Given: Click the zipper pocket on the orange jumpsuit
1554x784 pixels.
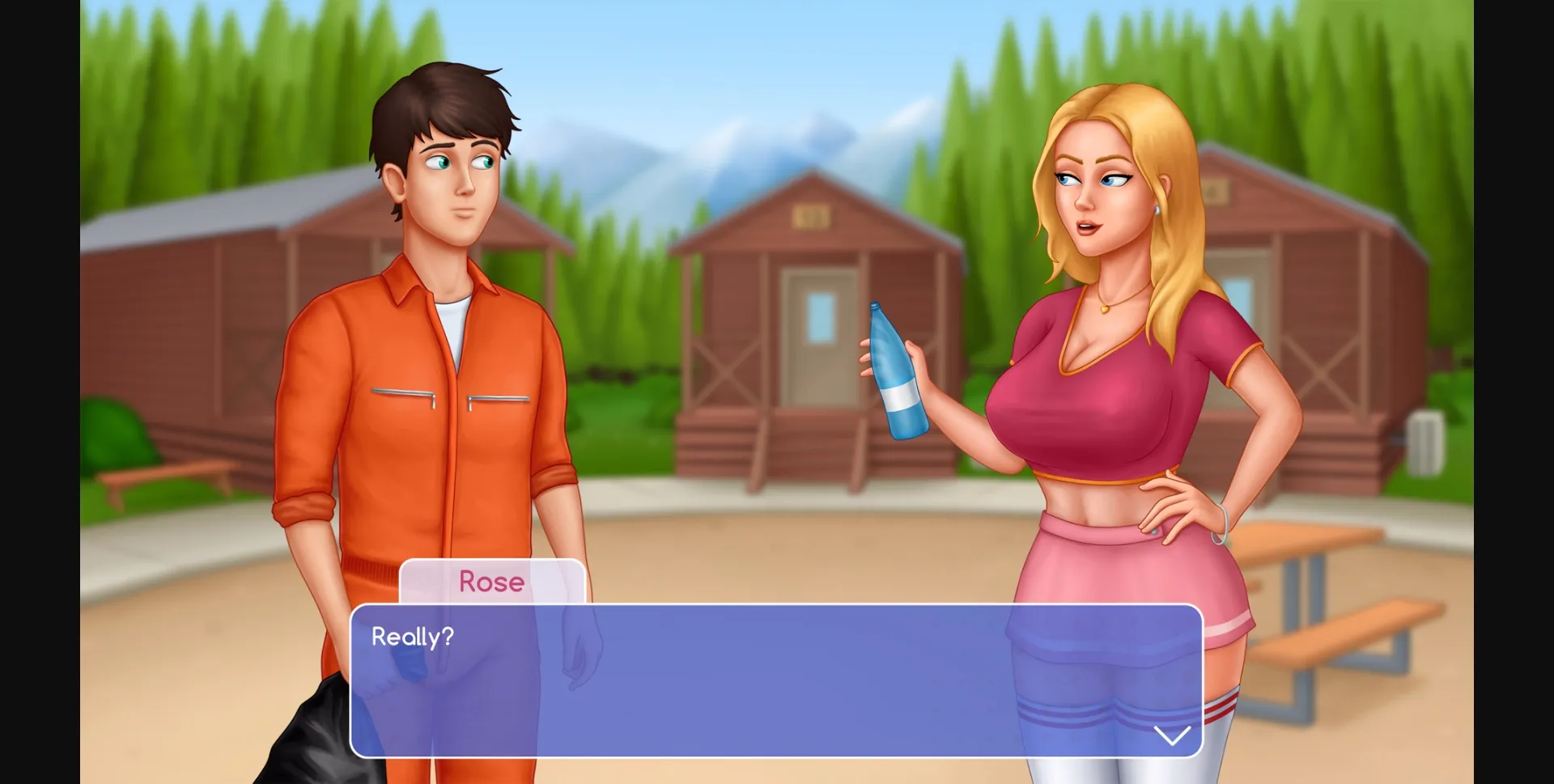Looking at the screenshot, I should (x=405, y=394).
